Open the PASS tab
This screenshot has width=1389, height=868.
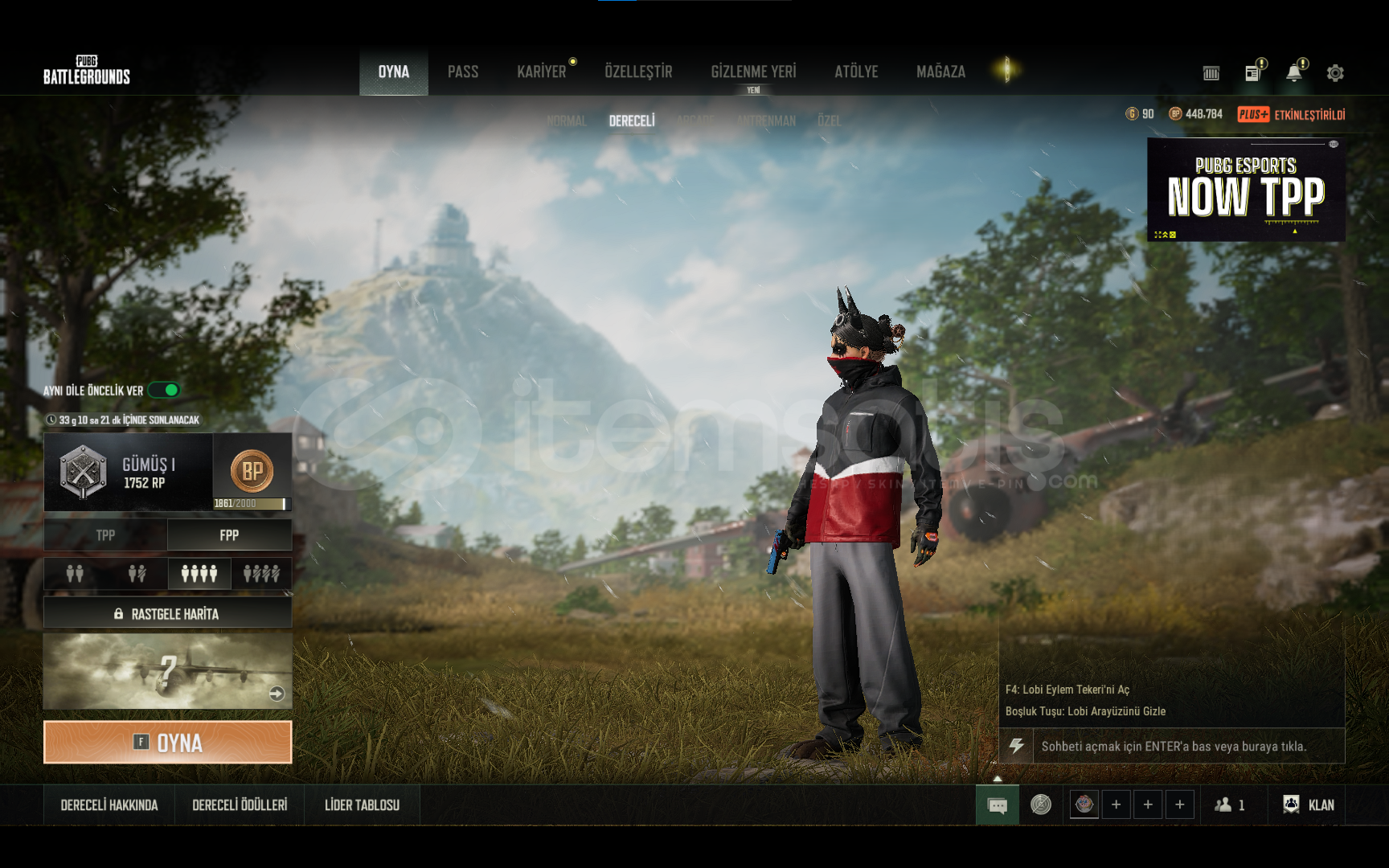[x=463, y=72]
